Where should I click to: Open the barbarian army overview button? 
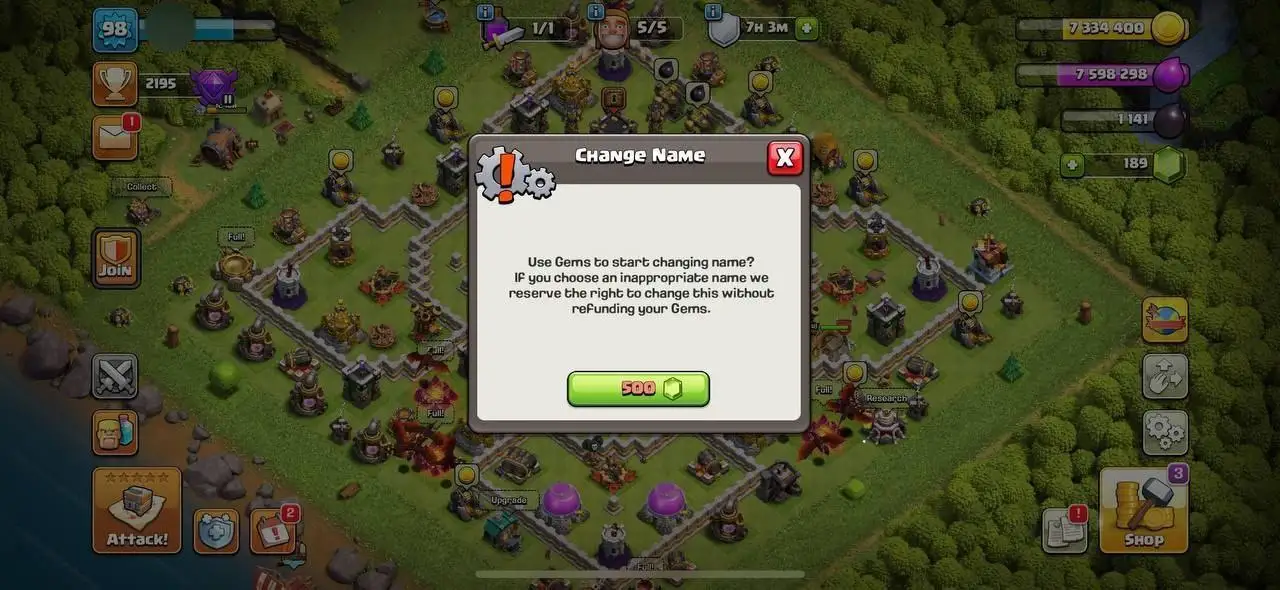(x=115, y=432)
